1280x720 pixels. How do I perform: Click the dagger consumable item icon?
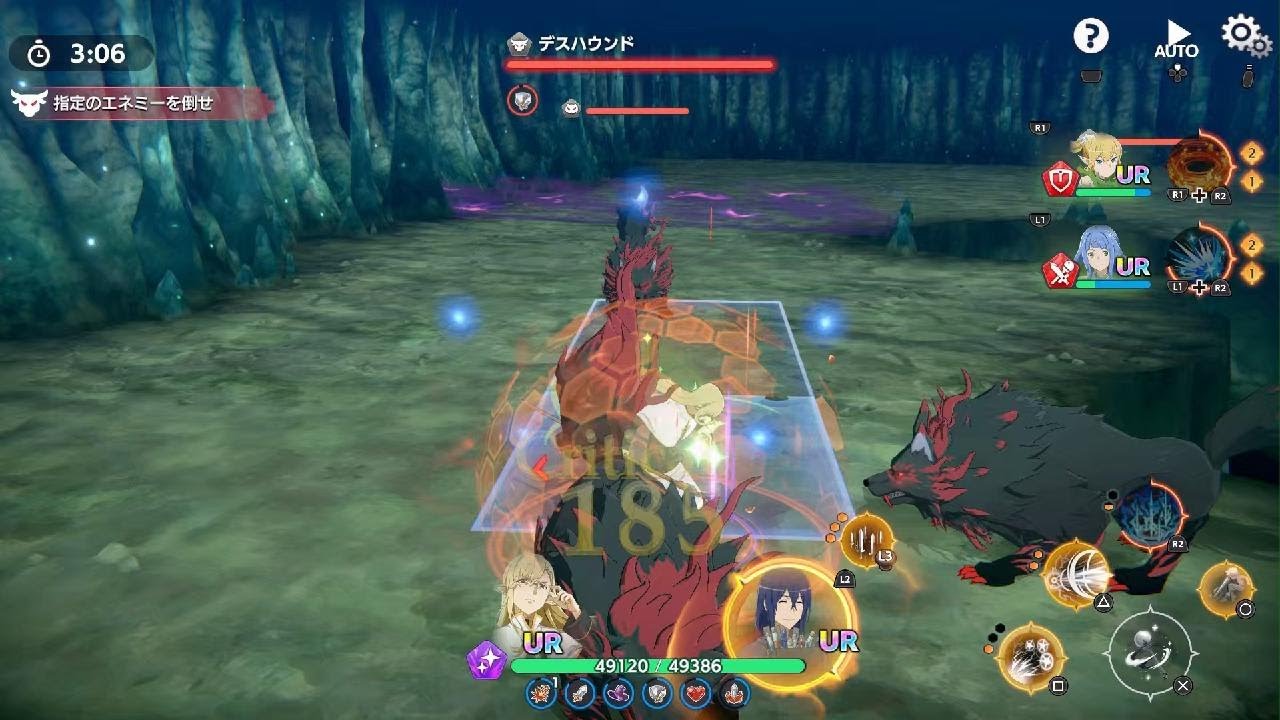coord(579,692)
